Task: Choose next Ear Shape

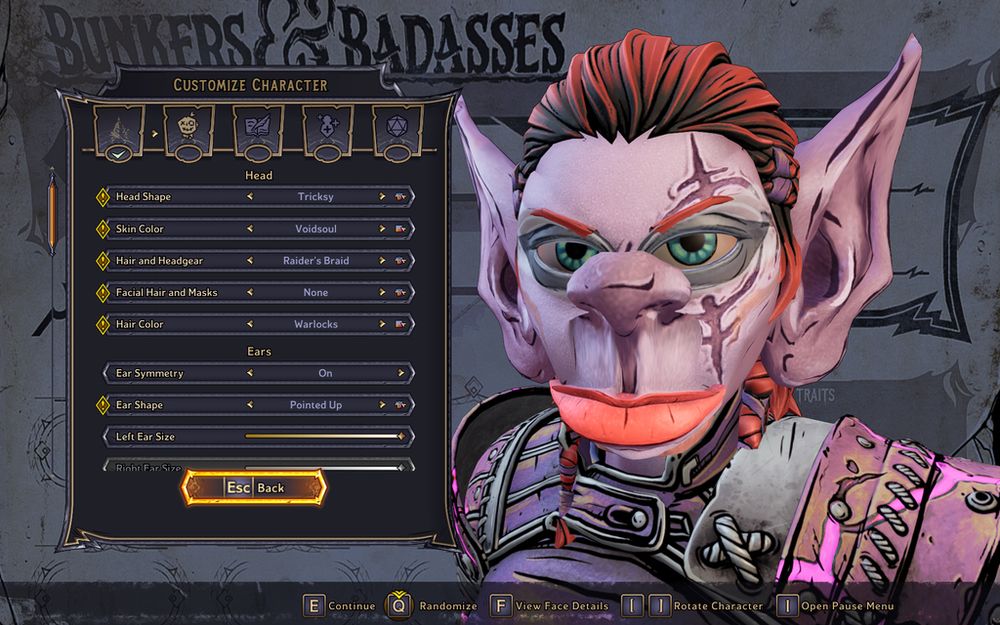Action: (x=382, y=405)
